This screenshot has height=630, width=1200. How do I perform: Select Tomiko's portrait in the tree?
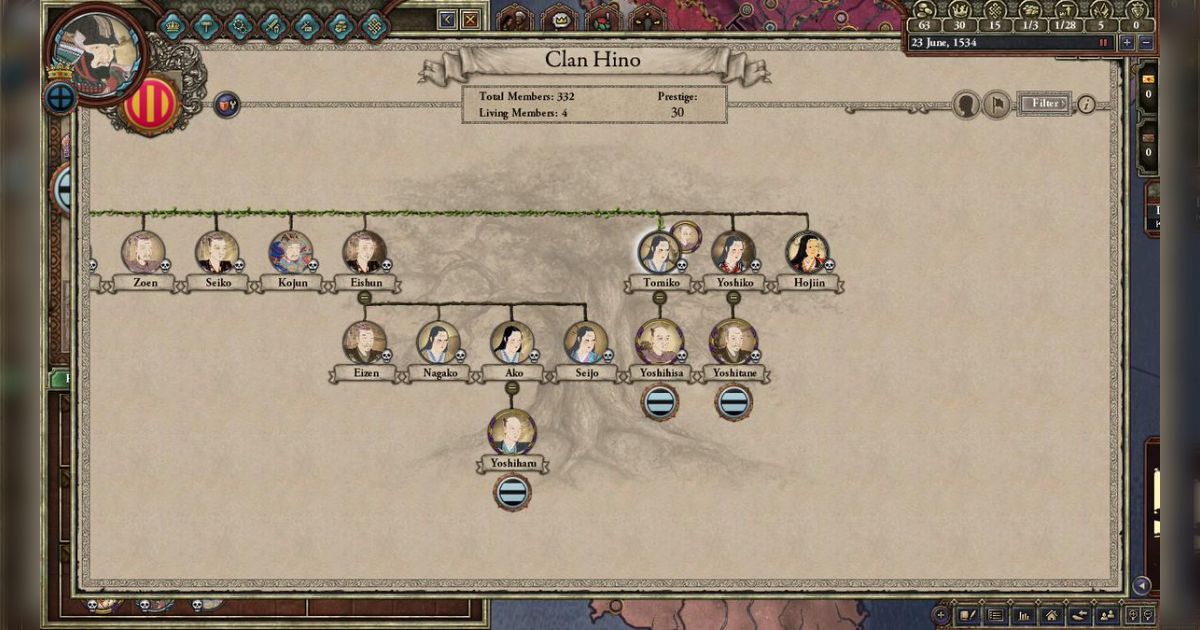pyautogui.click(x=659, y=253)
